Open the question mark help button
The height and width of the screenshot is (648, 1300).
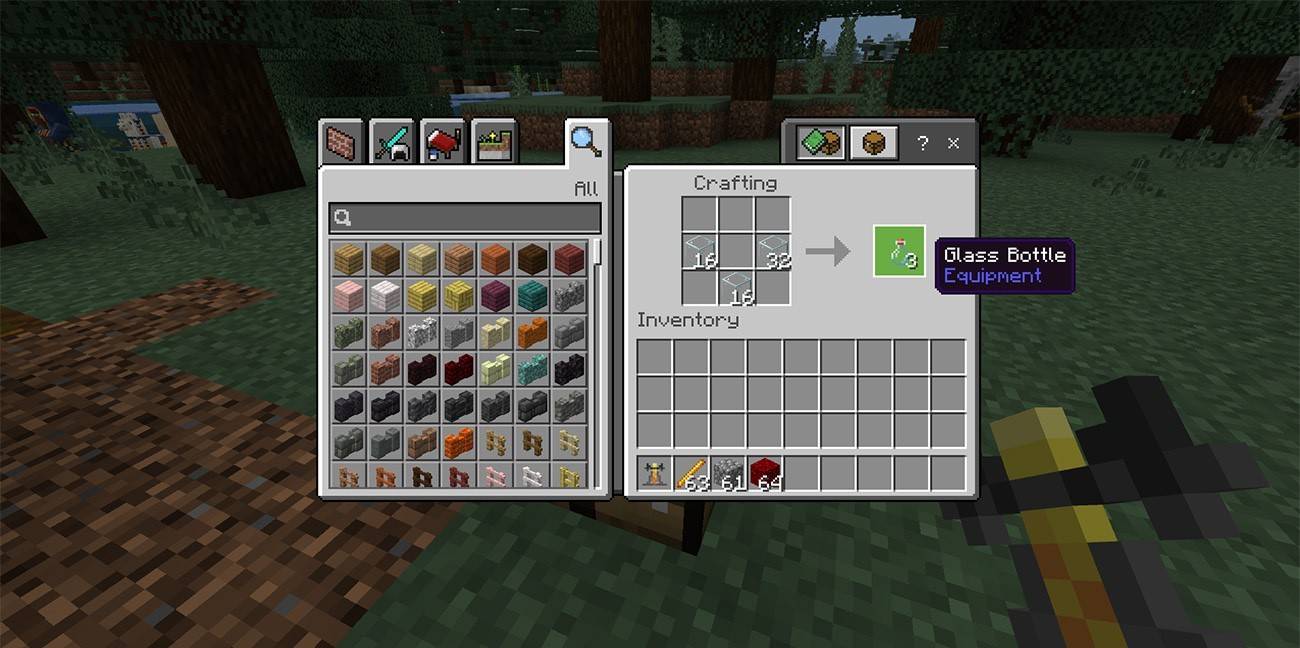tap(922, 143)
